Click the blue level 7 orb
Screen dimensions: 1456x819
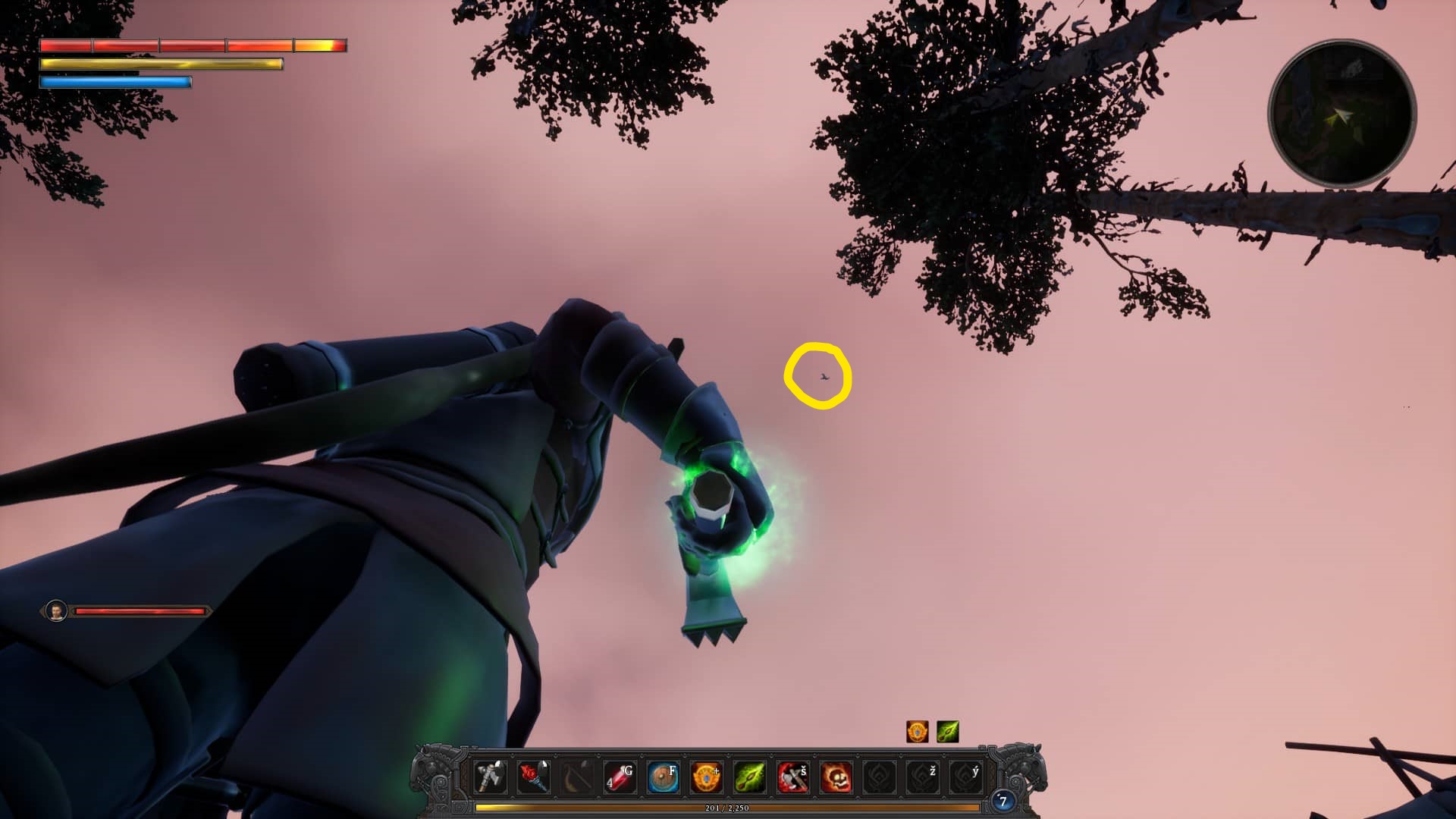click(1003, 801)
